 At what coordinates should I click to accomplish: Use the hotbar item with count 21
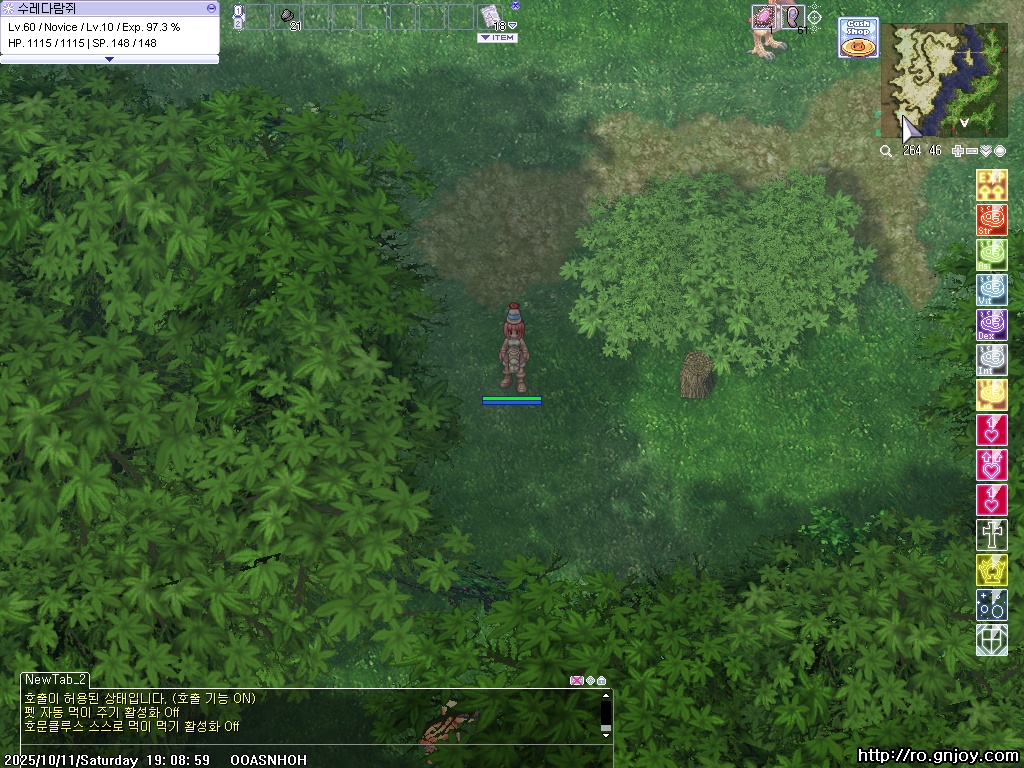287,17
